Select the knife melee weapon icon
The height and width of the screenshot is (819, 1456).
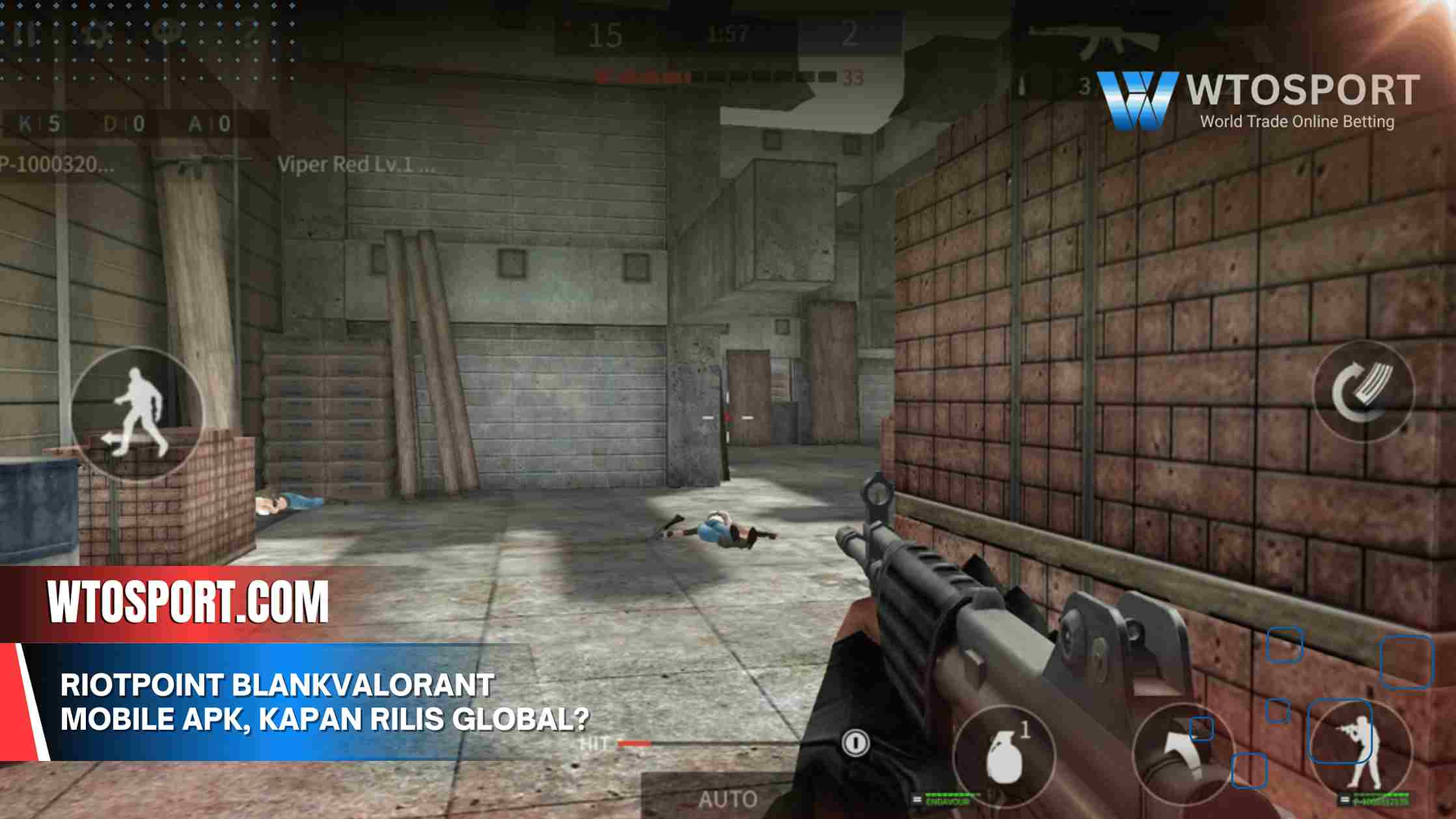click(1183, 755)
